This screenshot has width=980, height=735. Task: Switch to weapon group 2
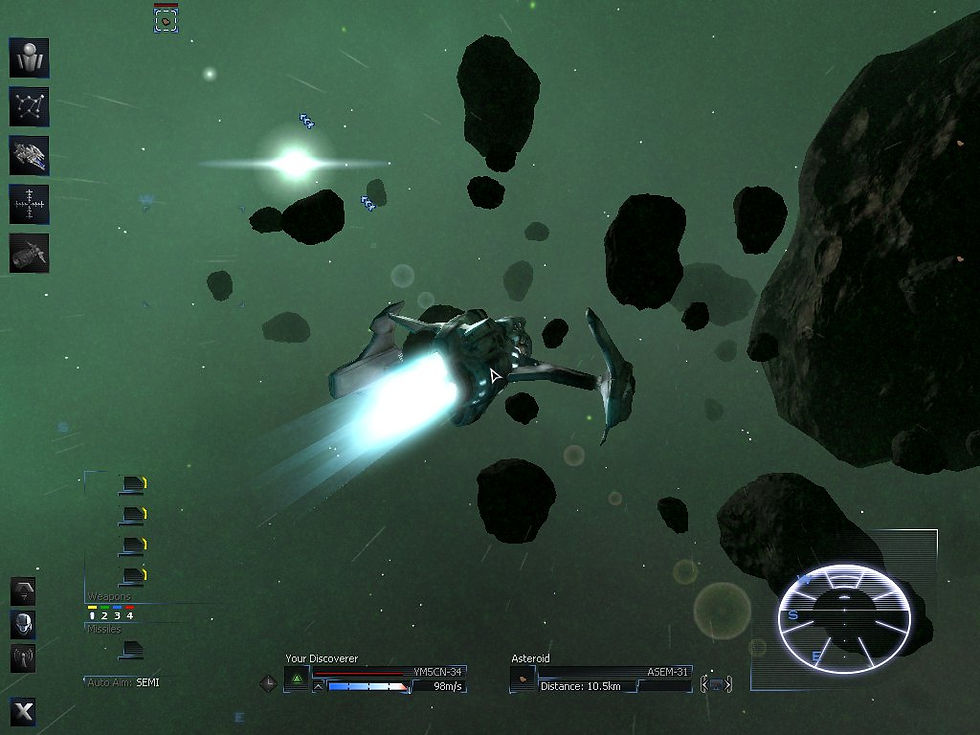105,615
